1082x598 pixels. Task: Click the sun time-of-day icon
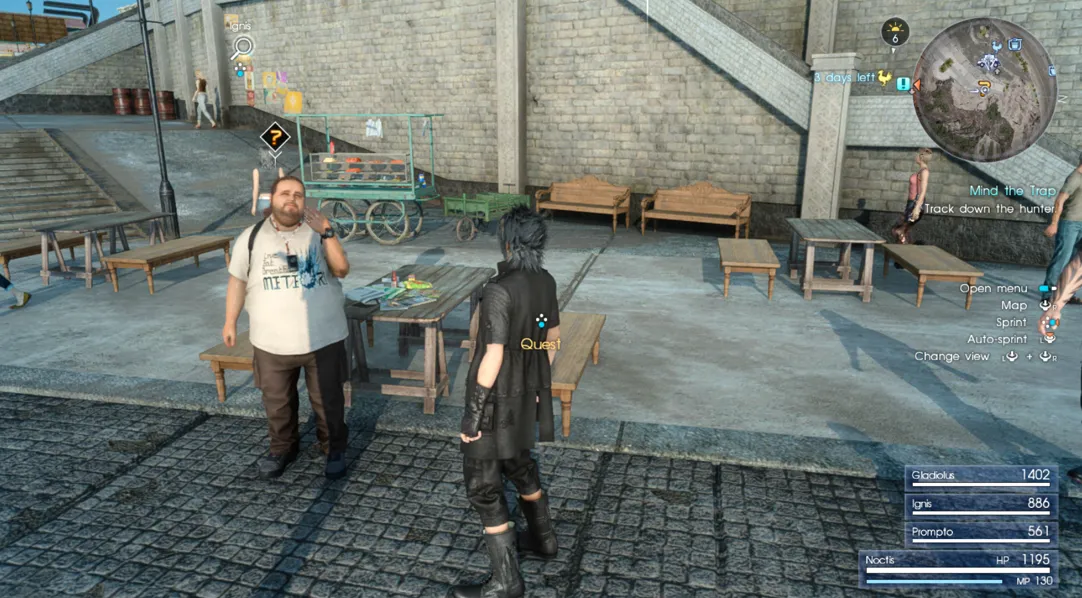[x=895, y=32]
